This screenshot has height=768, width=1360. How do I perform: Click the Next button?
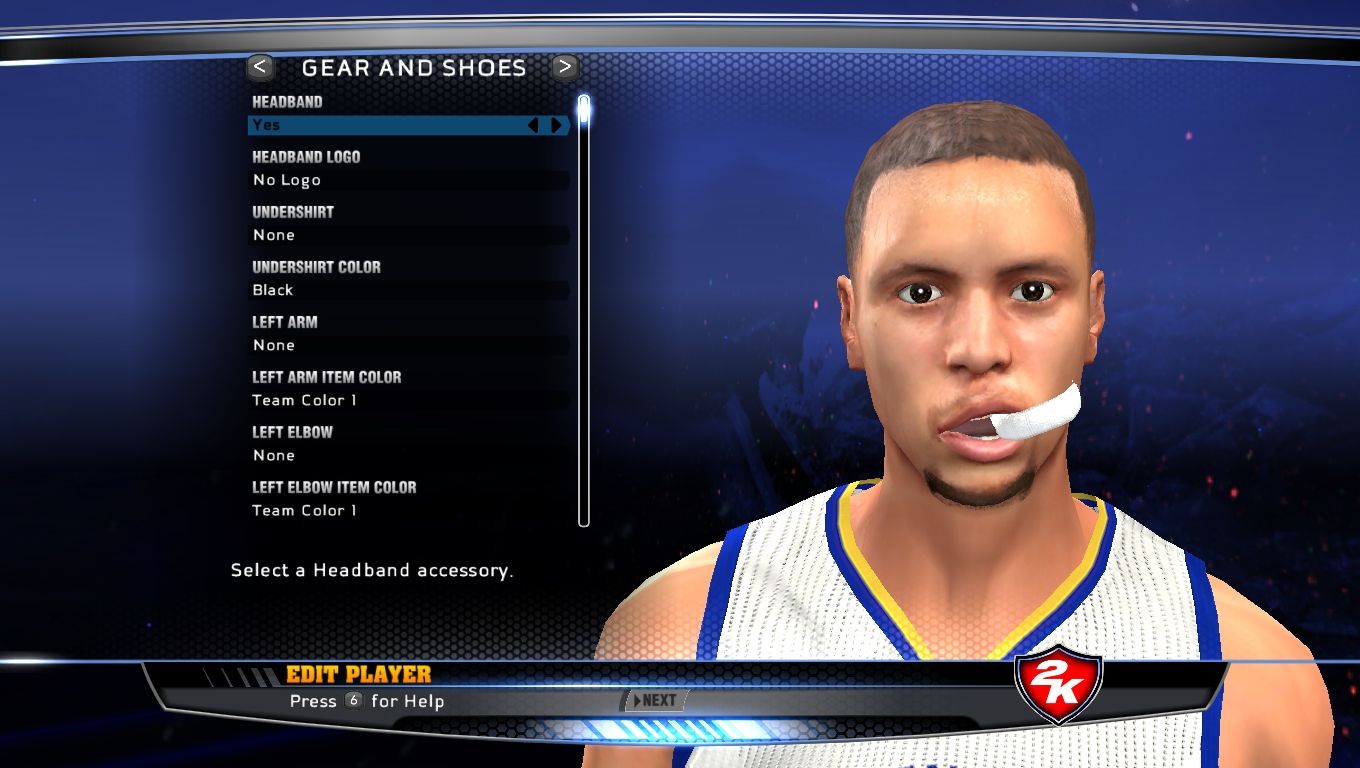655,701
